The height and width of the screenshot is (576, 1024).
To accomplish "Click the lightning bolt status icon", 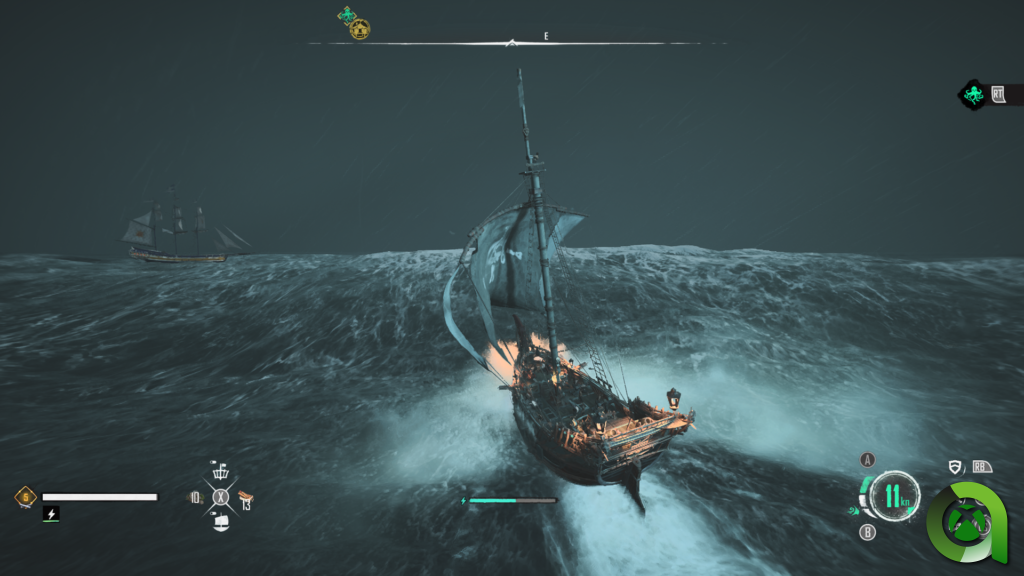I will 51,513.
